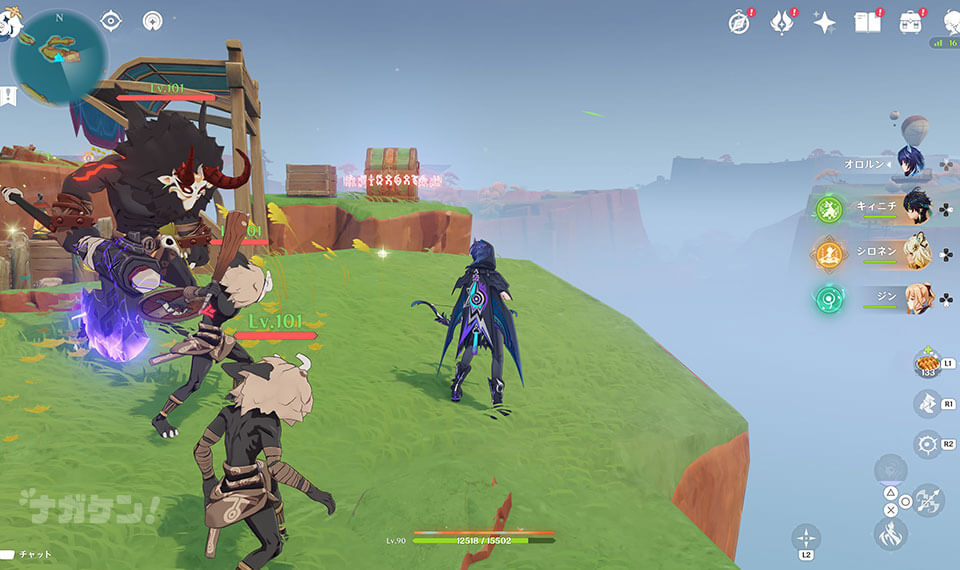This screenshot has height=570, width=960.
Task: Switch to party member キィニチ
Action: coord(916,208)
